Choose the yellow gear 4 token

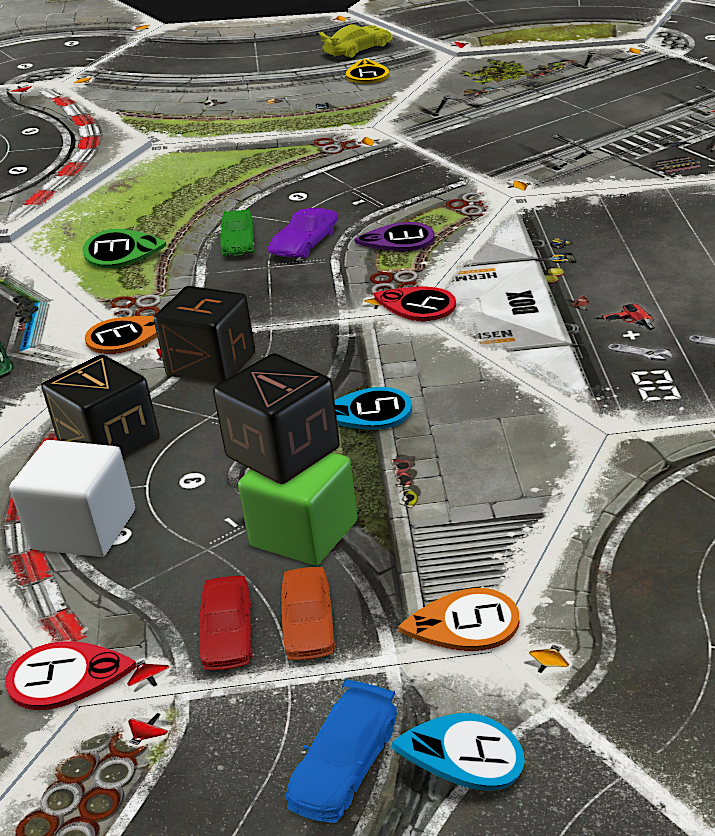pyautogui.click(x=366, y=71)
